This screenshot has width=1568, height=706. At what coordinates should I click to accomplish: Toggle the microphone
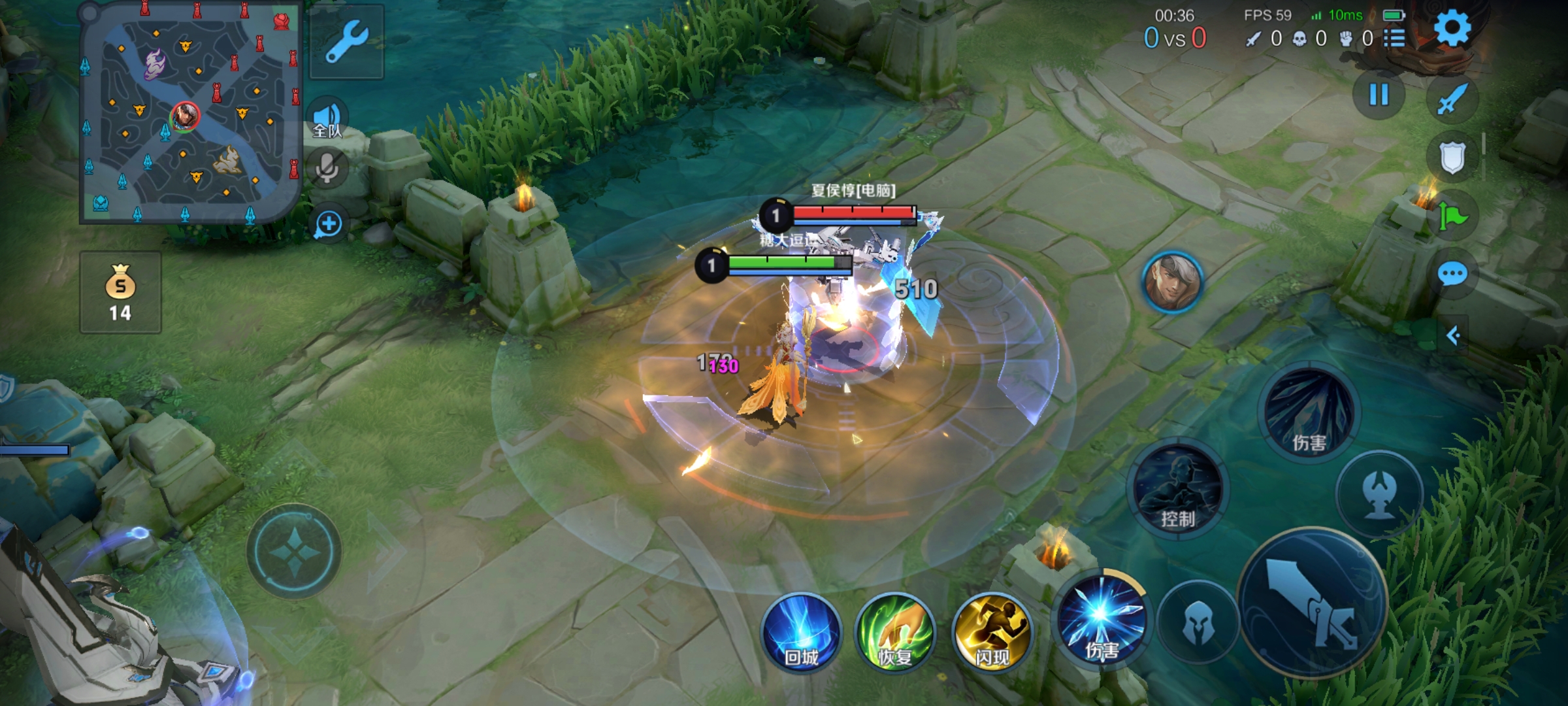(x=327, y=169)
